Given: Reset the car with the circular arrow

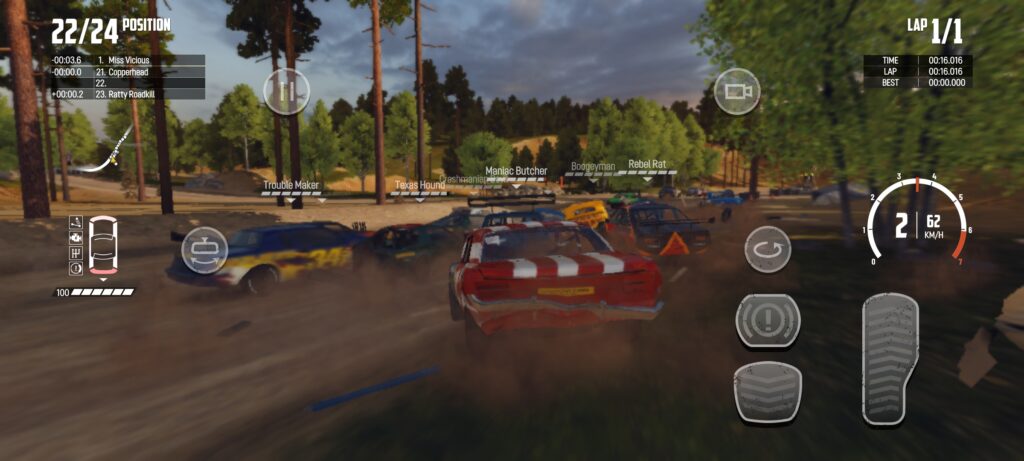Looking at the screenshot, I should pos(767,249).
